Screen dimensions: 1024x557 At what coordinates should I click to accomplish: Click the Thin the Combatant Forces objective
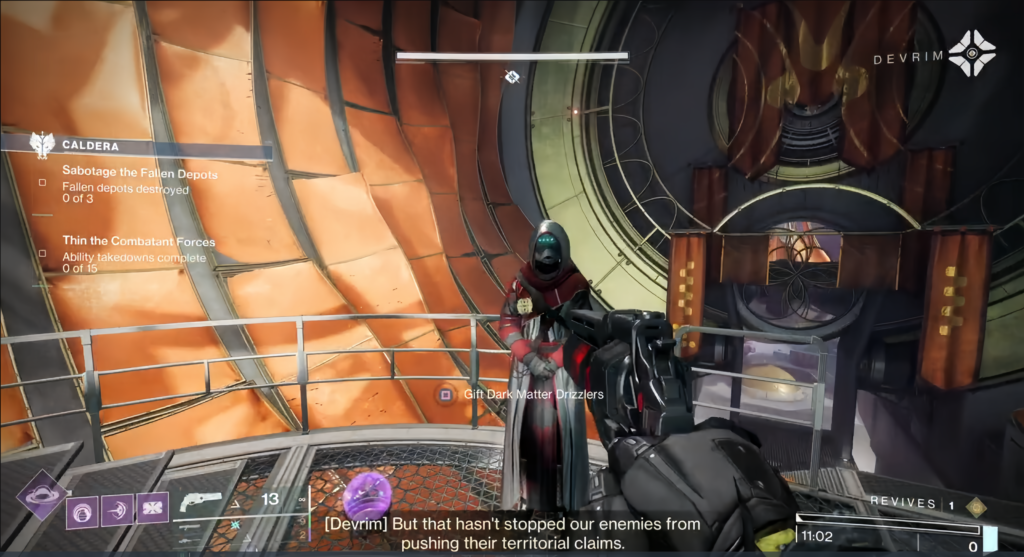[138, 242]
